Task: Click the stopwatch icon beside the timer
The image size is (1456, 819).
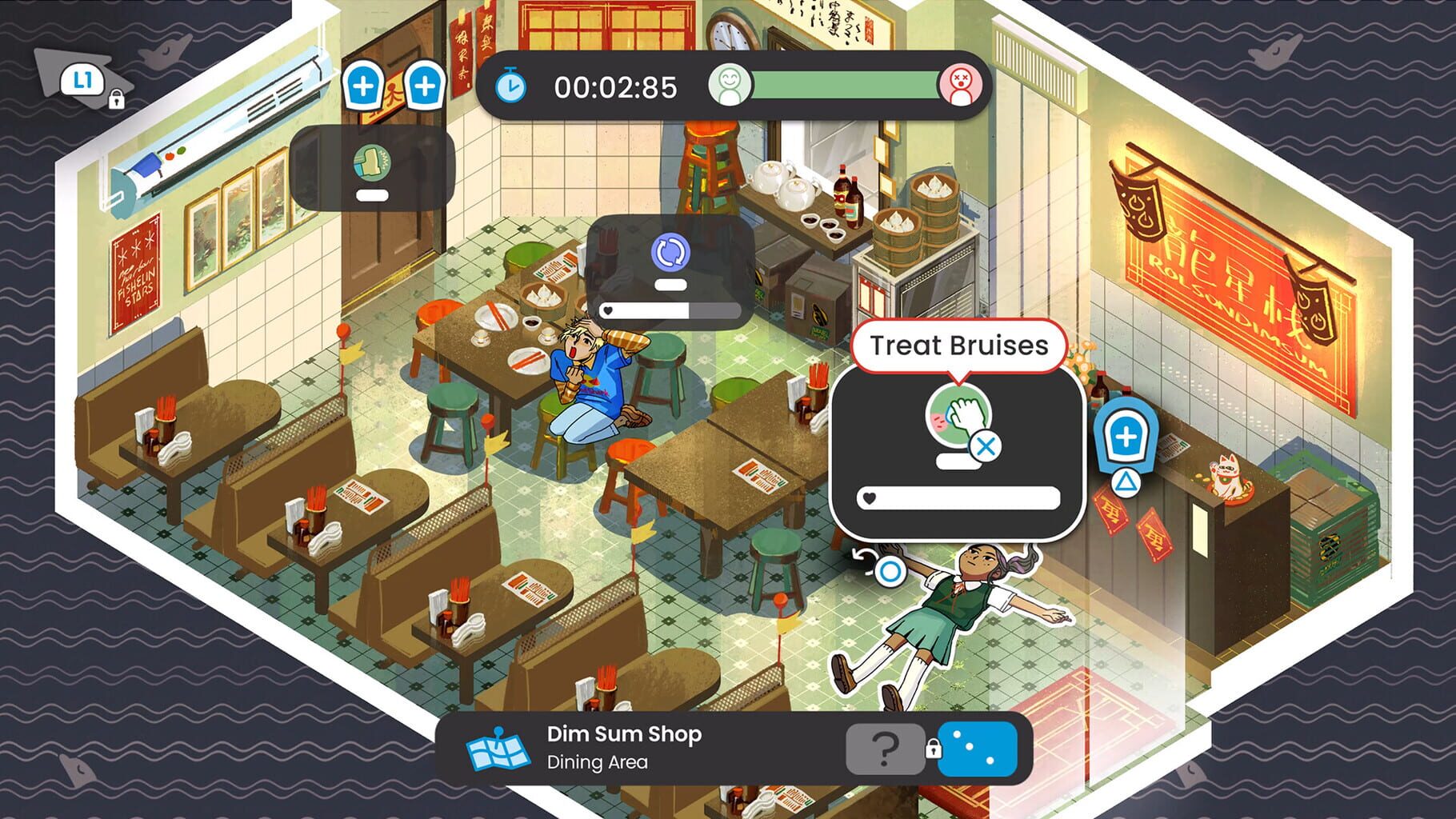Action: (x=510, y=89)
